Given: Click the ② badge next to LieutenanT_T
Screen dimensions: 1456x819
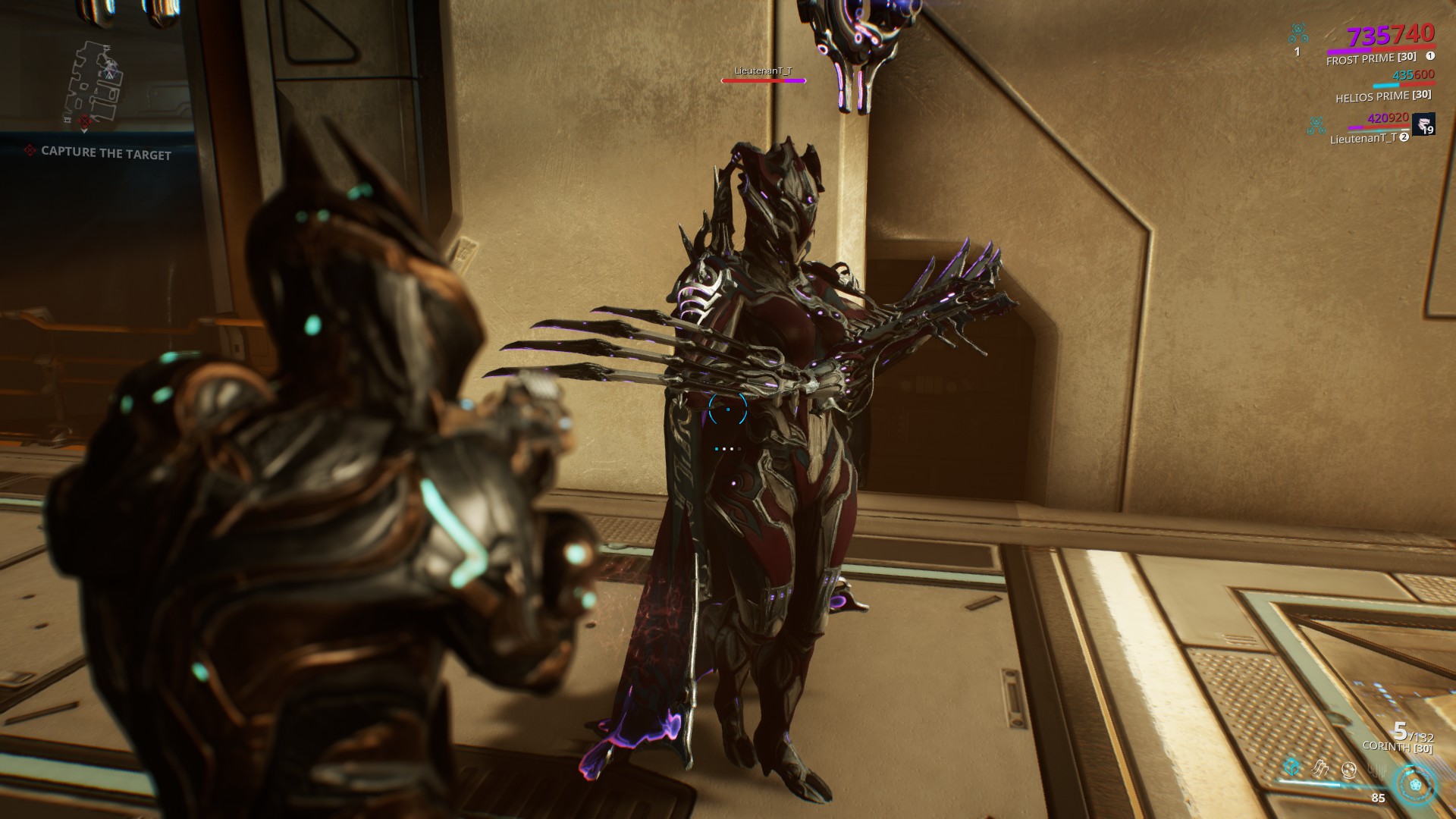Looking at the screenshot, I should point(1403,137).
